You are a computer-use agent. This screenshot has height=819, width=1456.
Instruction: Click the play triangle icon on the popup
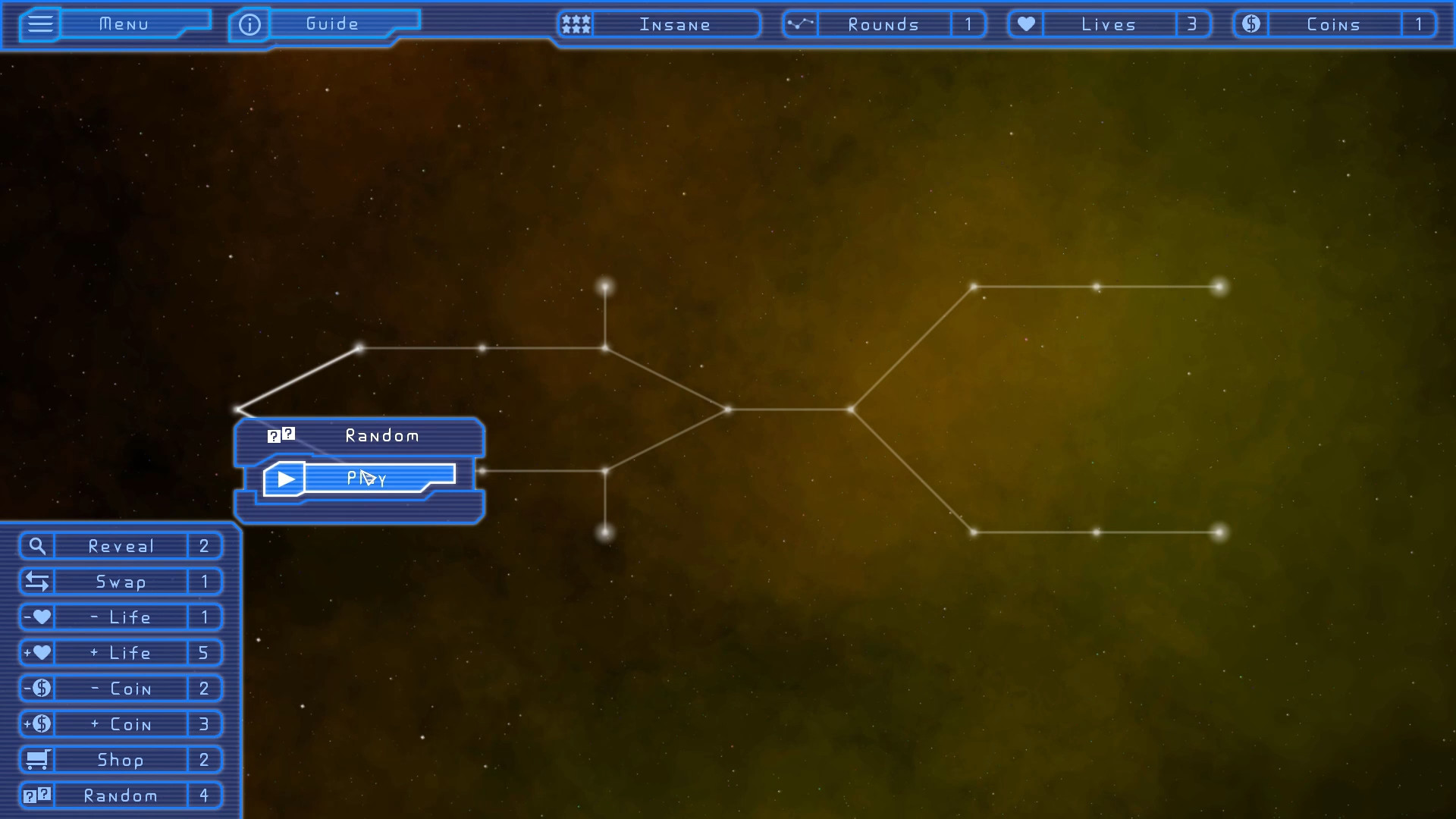(x=284, y=478)
